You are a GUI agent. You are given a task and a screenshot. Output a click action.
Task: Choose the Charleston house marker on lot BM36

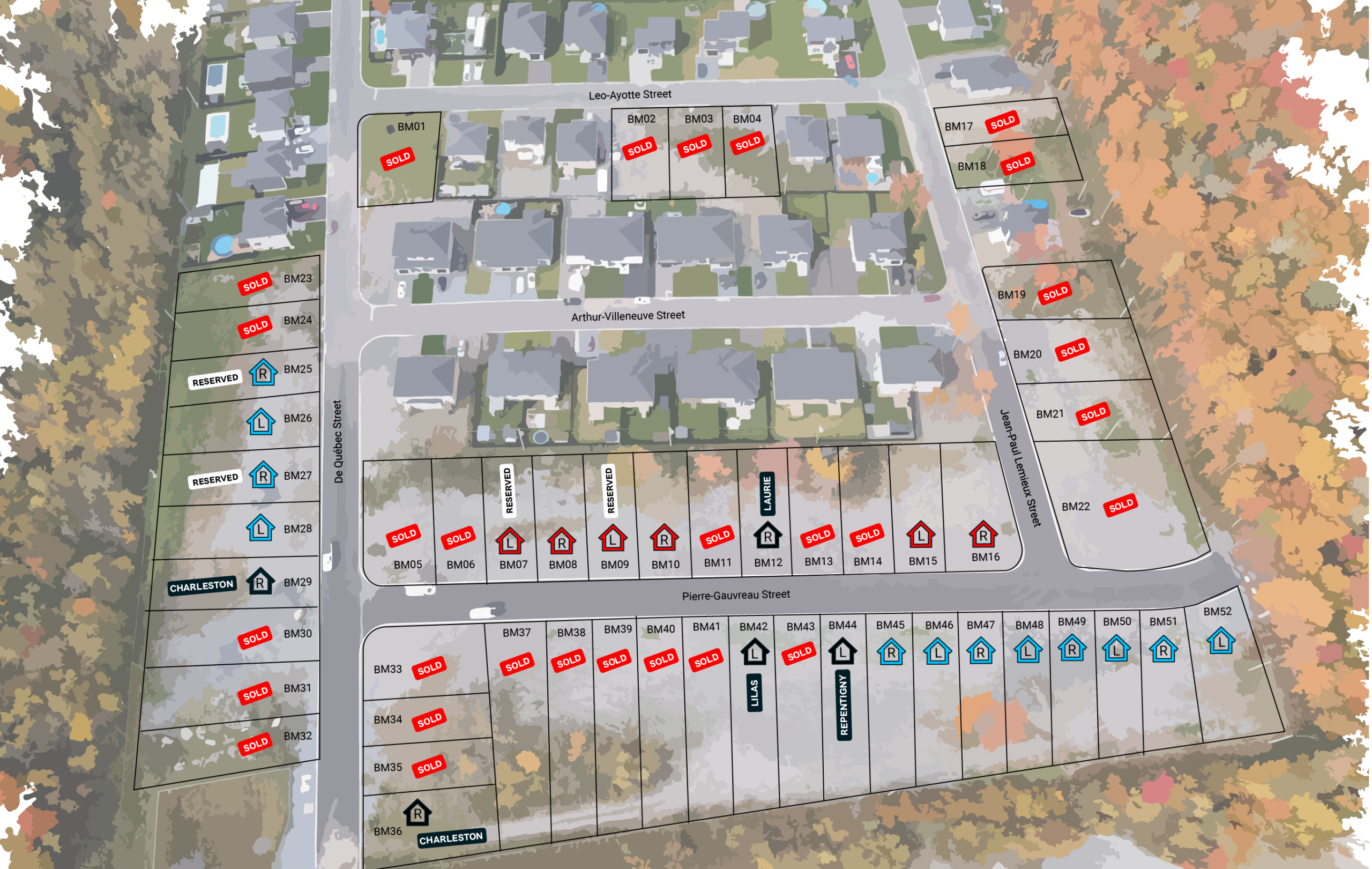[417, 813]
